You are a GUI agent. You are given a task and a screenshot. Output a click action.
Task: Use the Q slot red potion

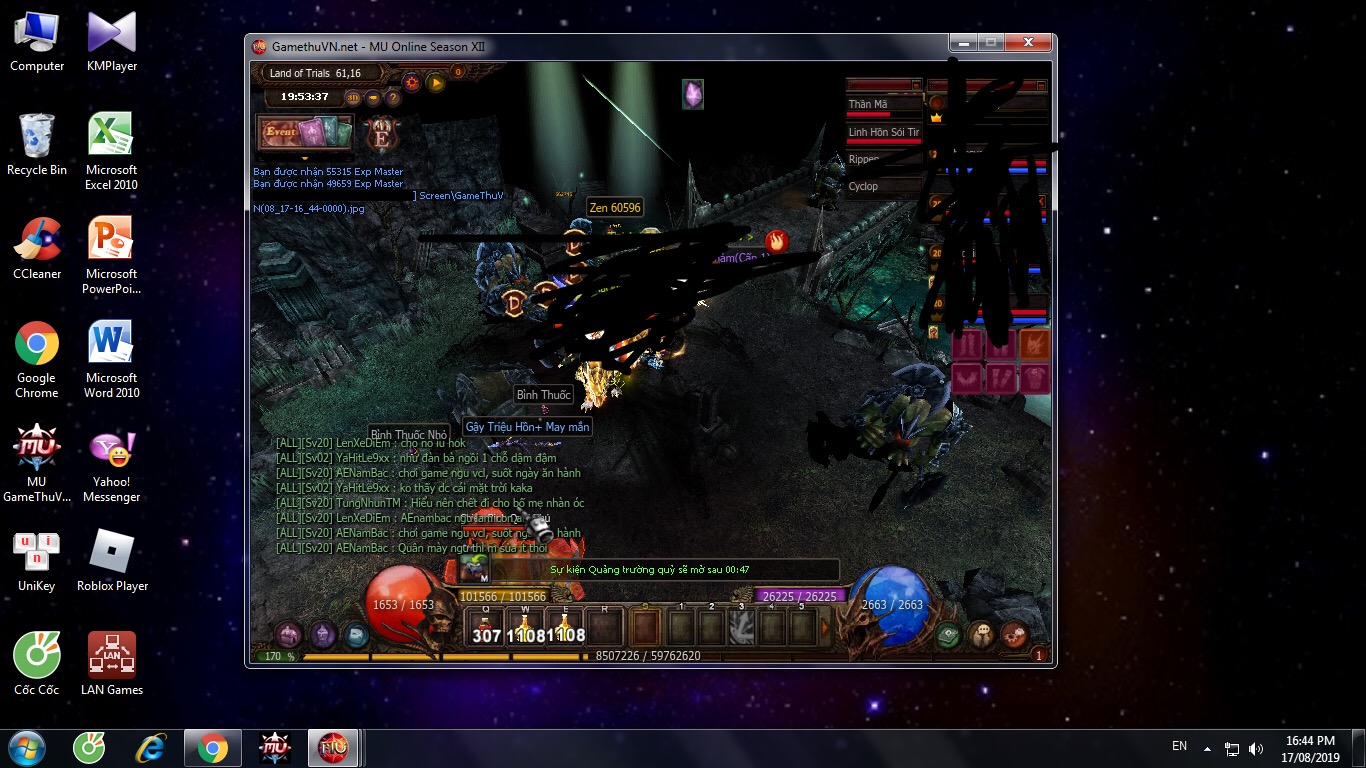pos(485,628)
